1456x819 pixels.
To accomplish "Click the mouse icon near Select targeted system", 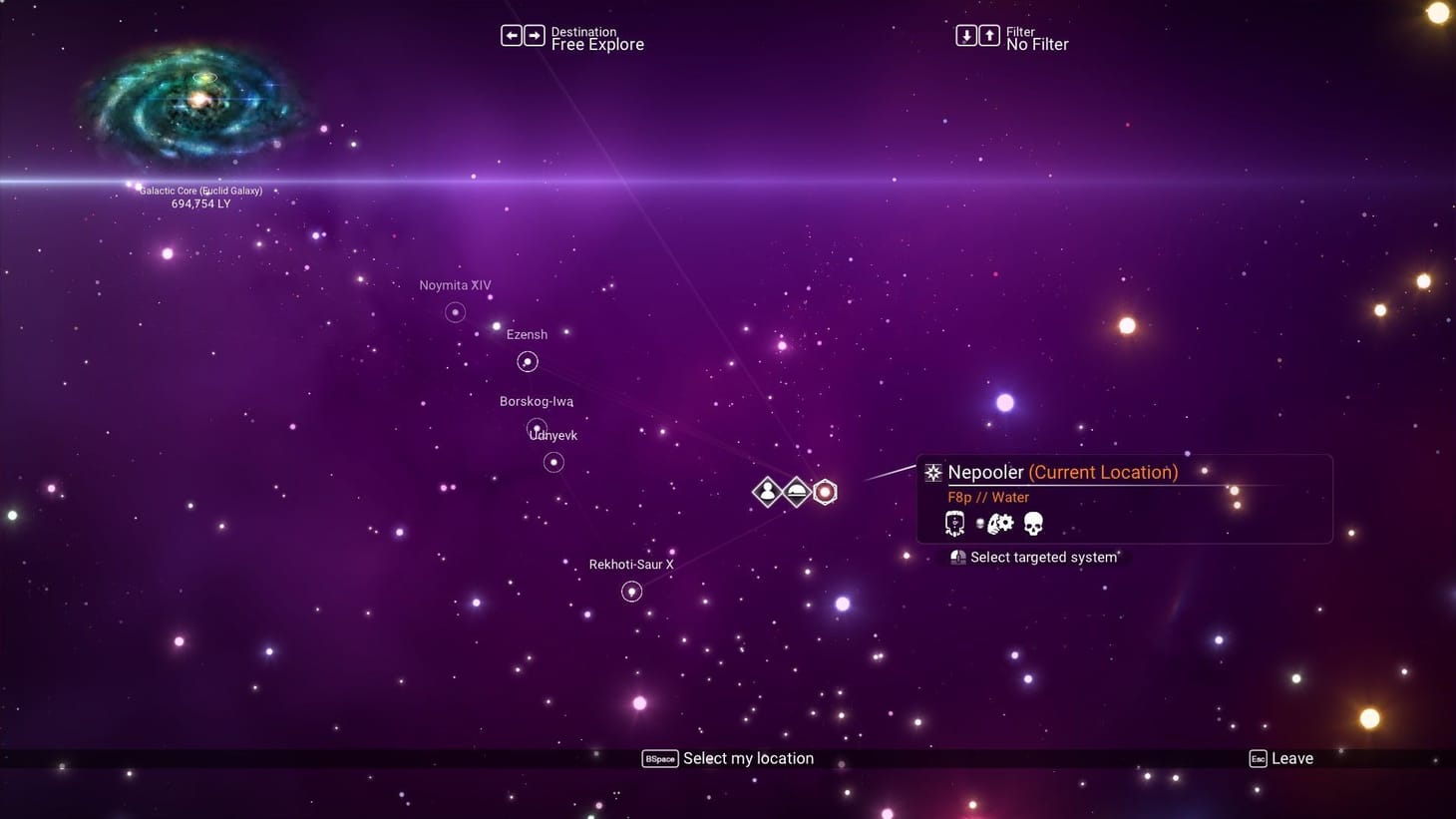I will pos(957,557).
